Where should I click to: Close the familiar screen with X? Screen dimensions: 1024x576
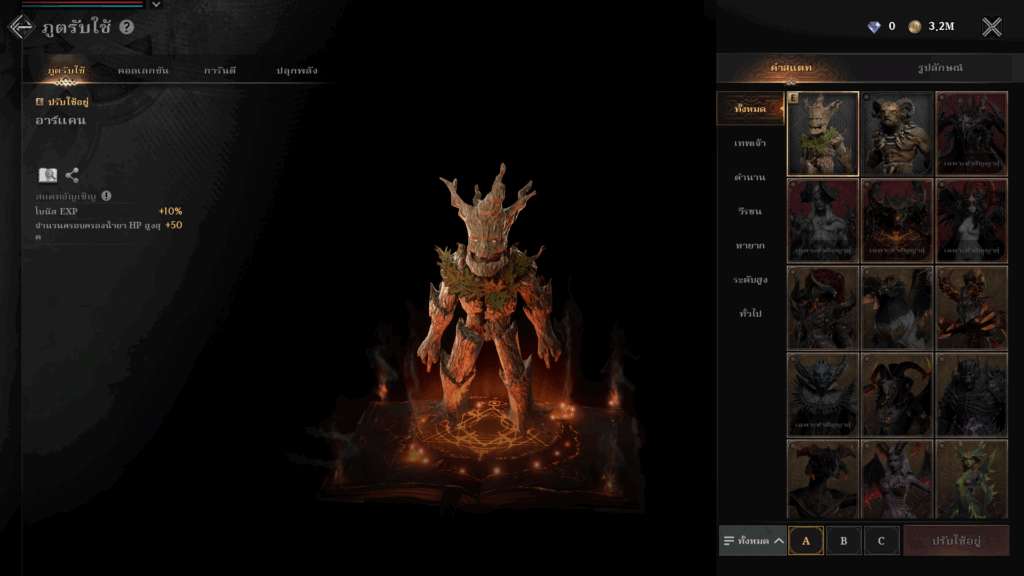click(991, 27)
